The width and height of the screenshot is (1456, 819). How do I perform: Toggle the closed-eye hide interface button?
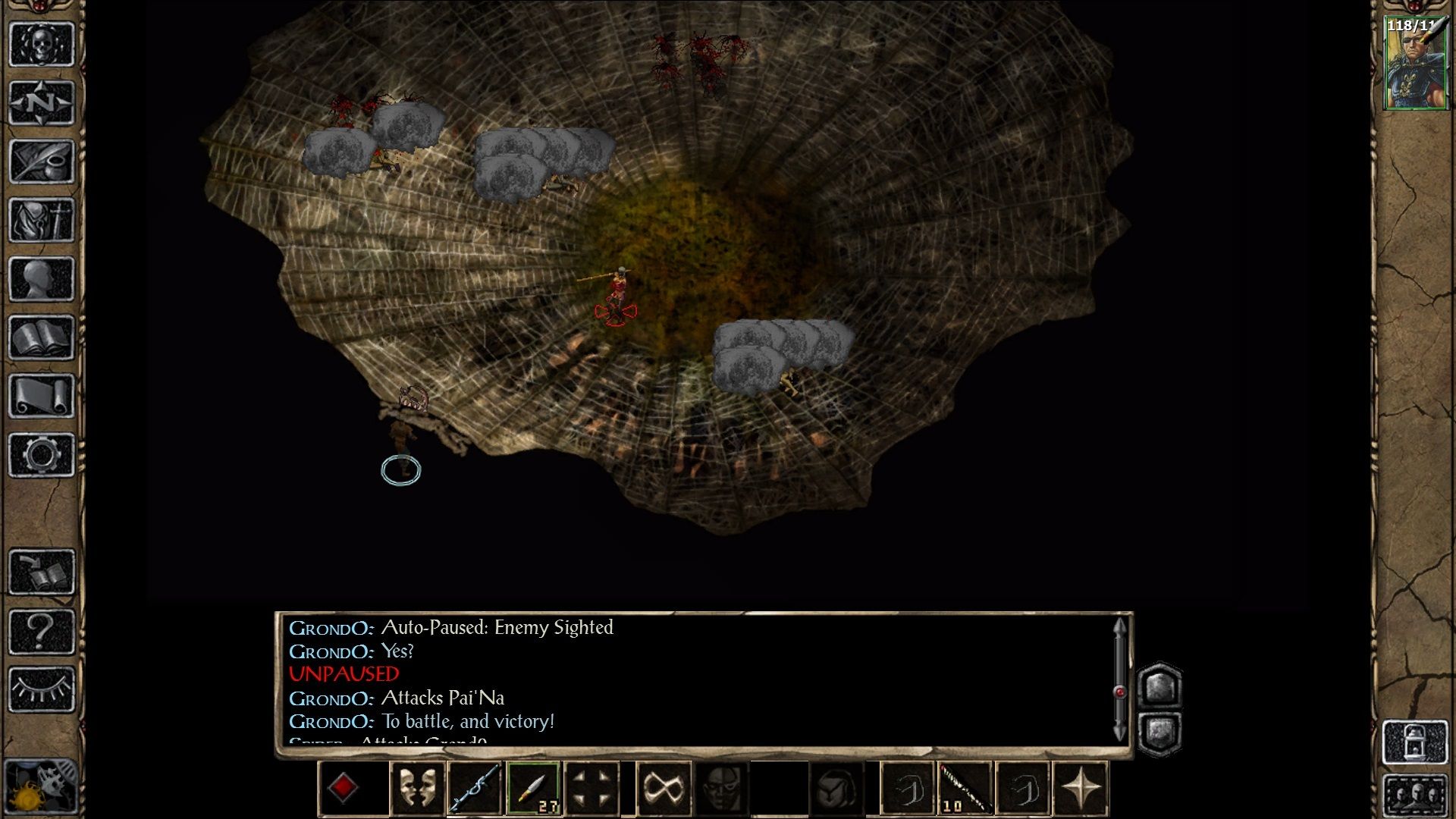click(42, 689)
